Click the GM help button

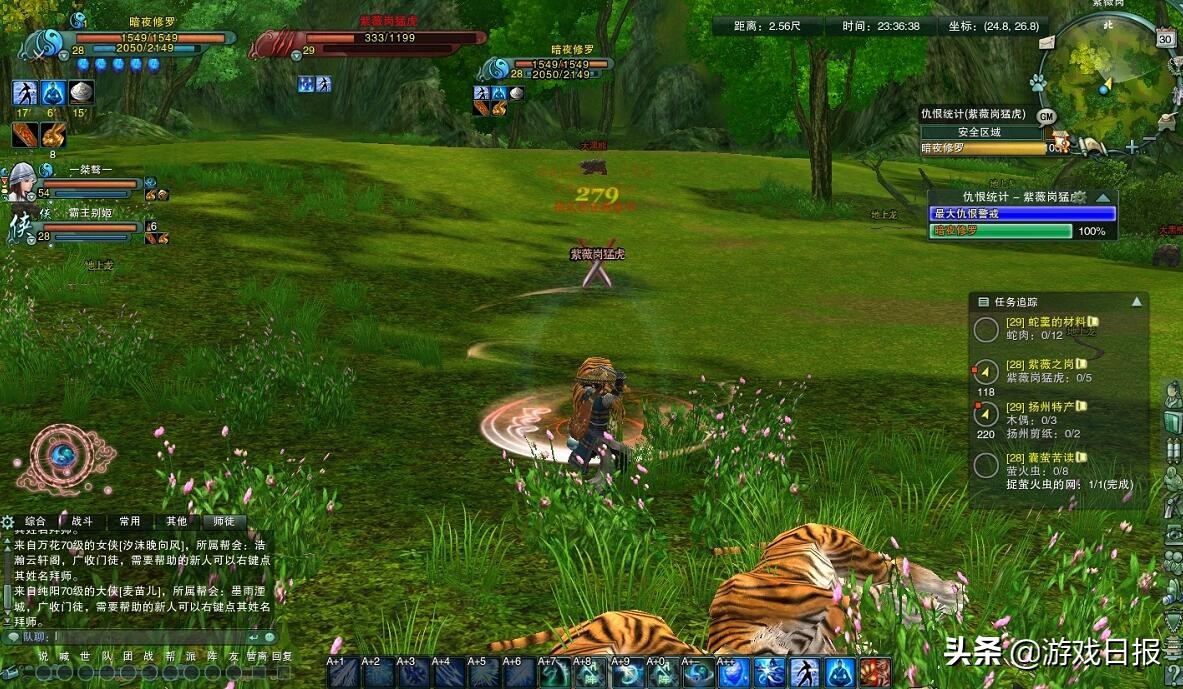coord(1047,116)
